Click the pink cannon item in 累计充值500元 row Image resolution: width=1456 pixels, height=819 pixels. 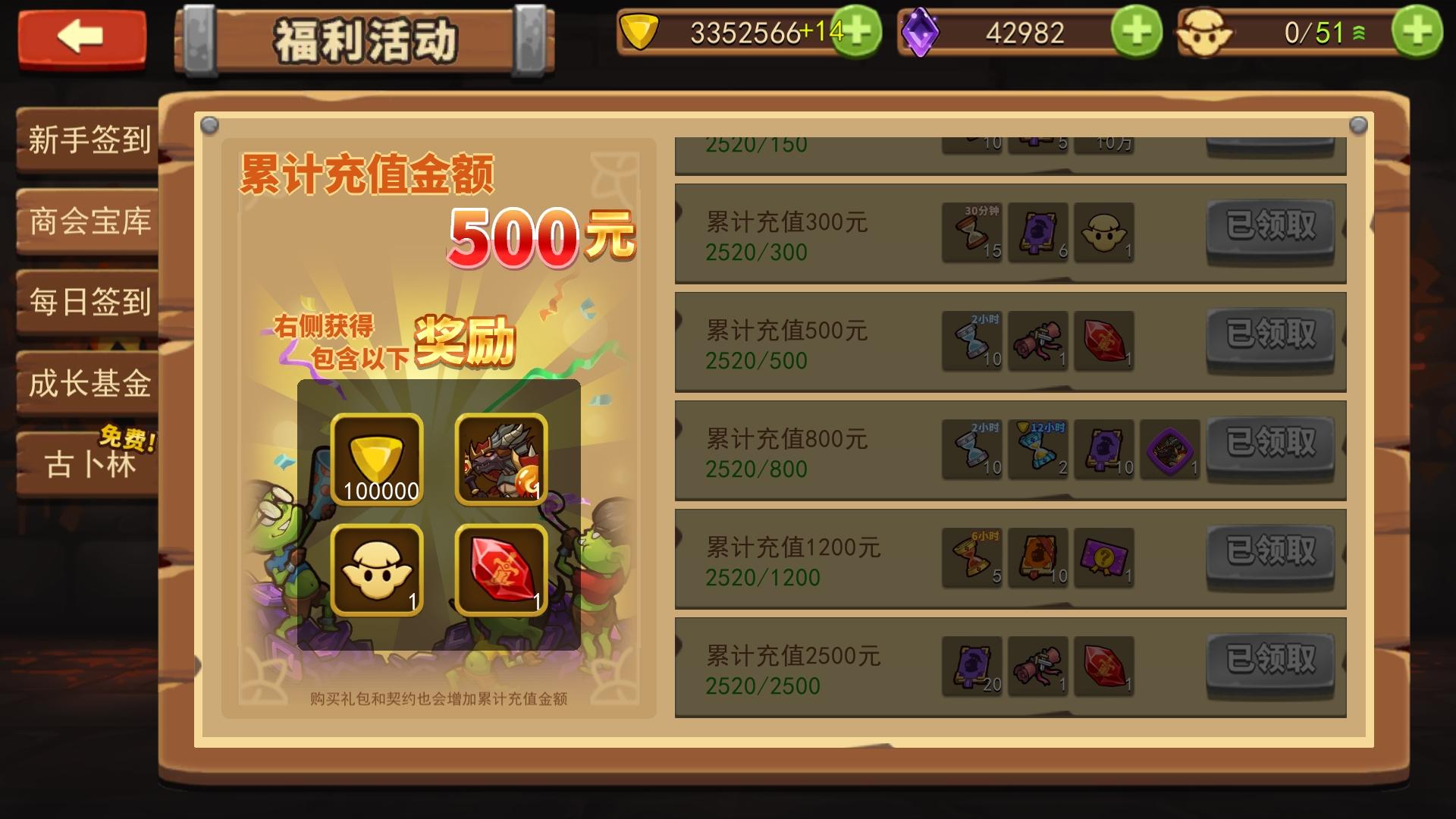(1038, 341)
